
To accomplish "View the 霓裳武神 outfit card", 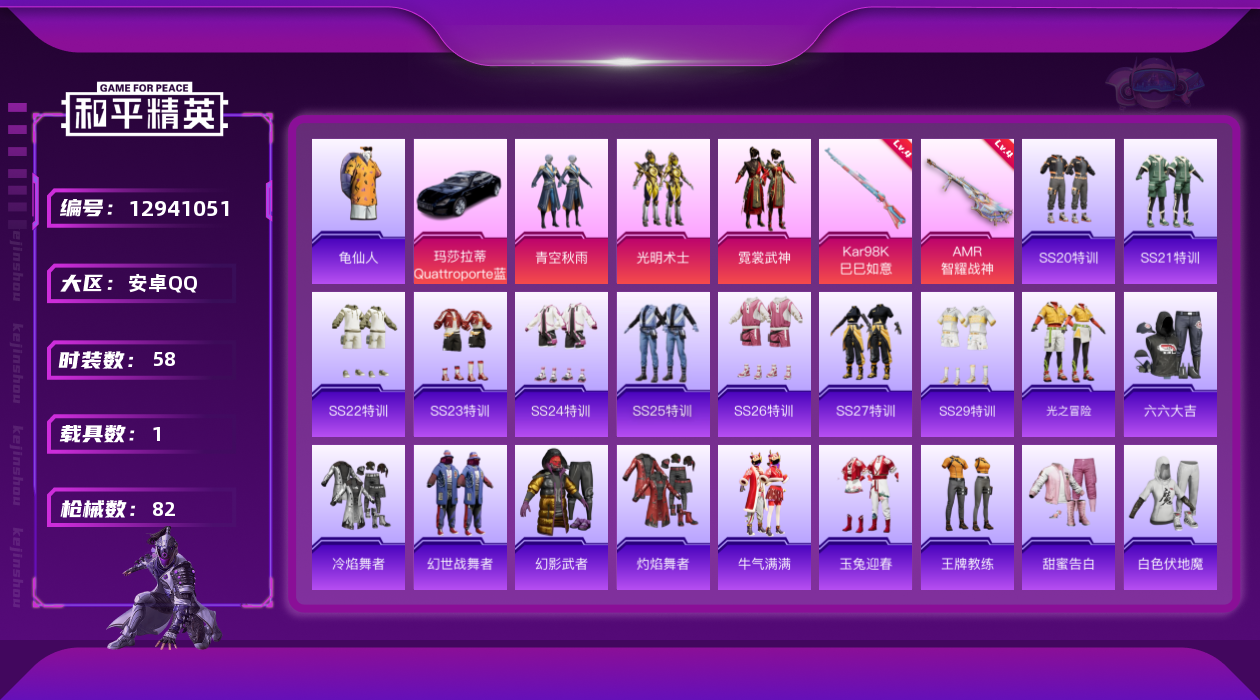I will tap(764, 211).
